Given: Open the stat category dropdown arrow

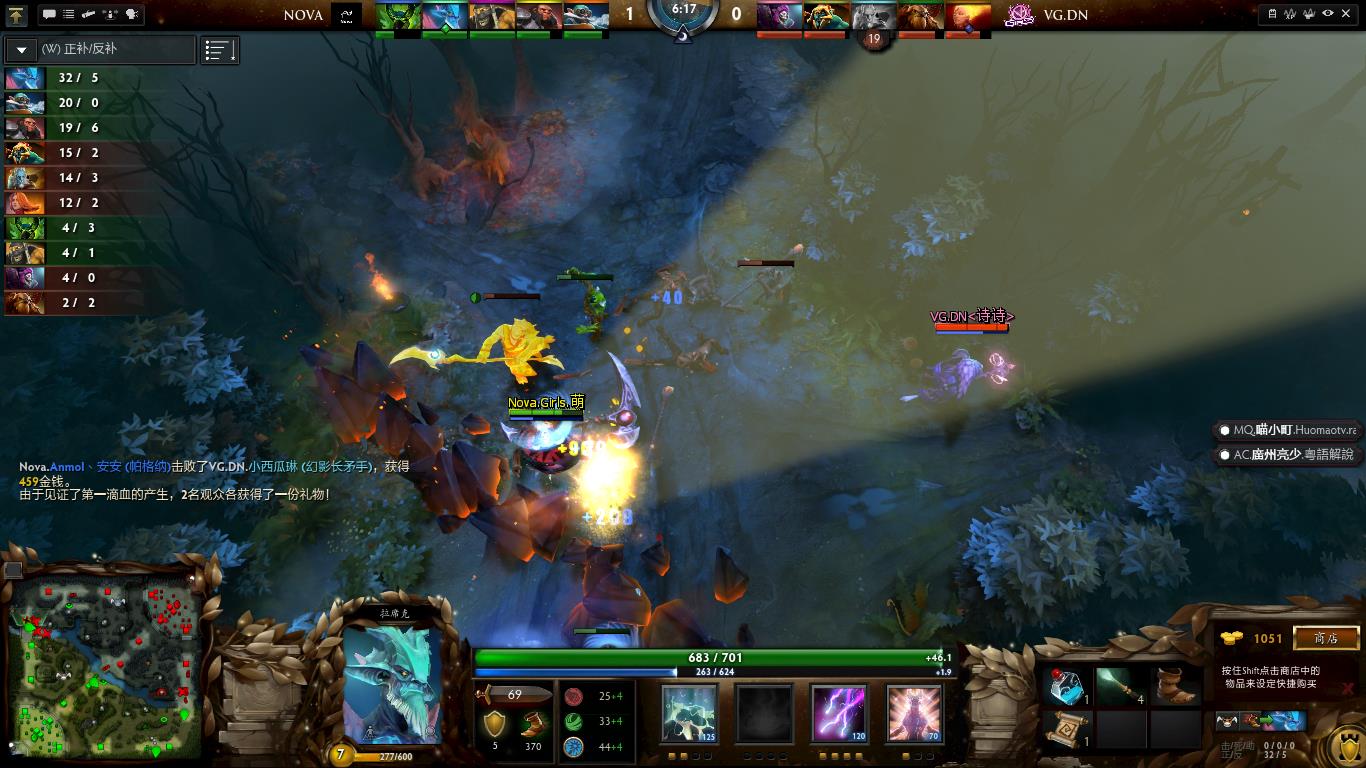Looking at the screenshot, I should (x=21, y=49).
